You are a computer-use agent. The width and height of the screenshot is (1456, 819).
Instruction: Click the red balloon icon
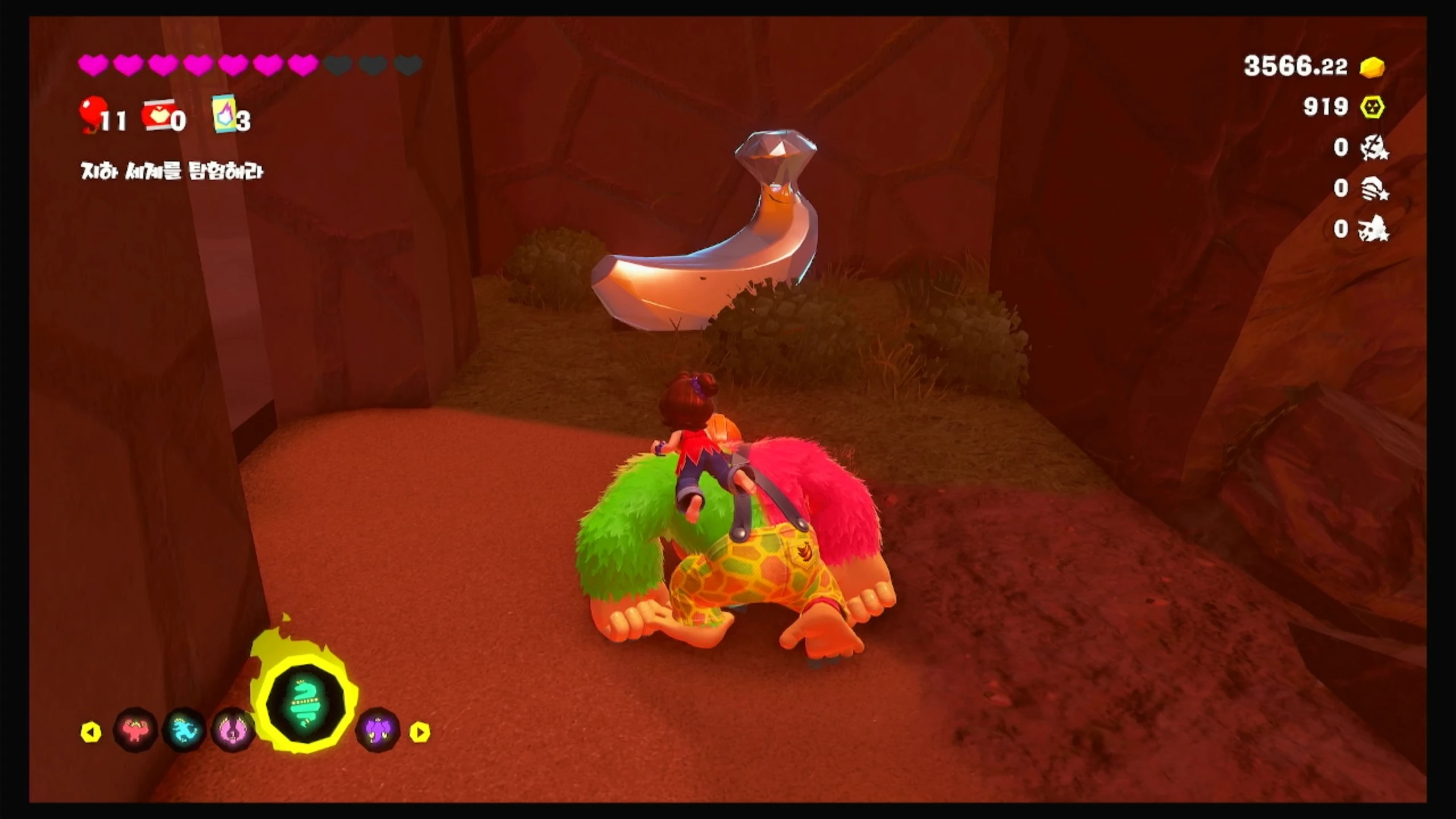[x=92, y=114]
